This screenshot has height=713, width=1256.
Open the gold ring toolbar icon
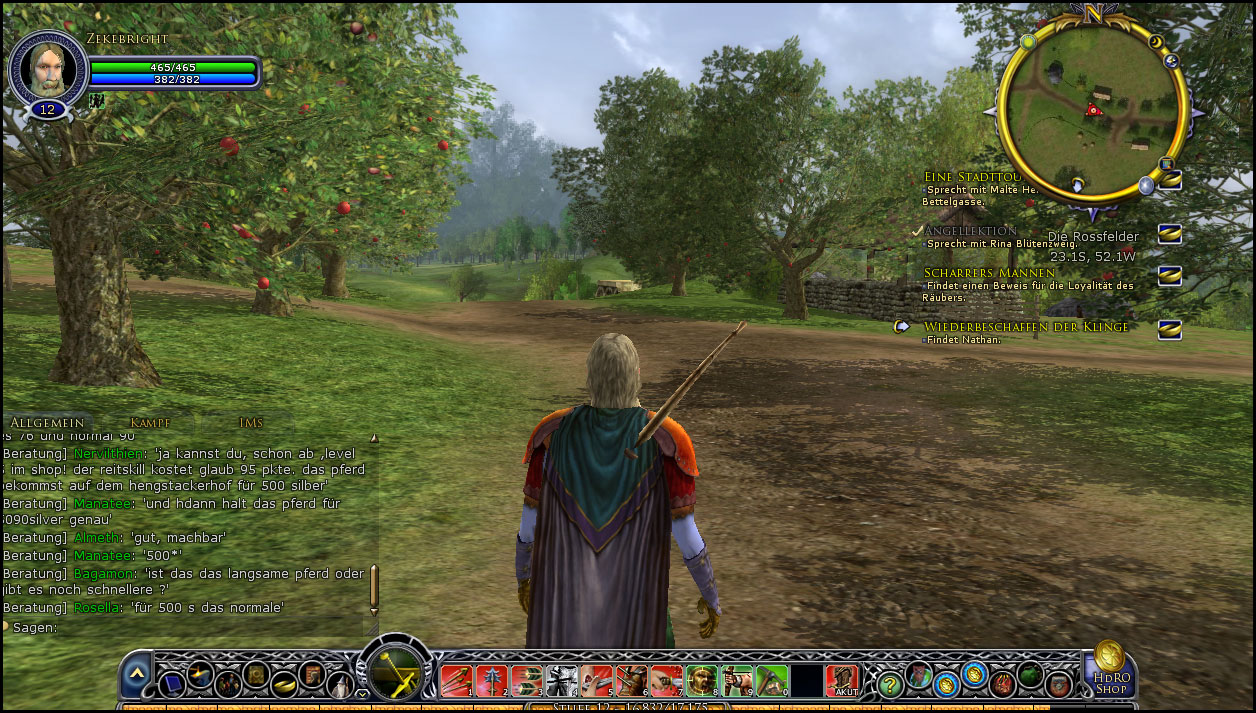coord(283,684)
